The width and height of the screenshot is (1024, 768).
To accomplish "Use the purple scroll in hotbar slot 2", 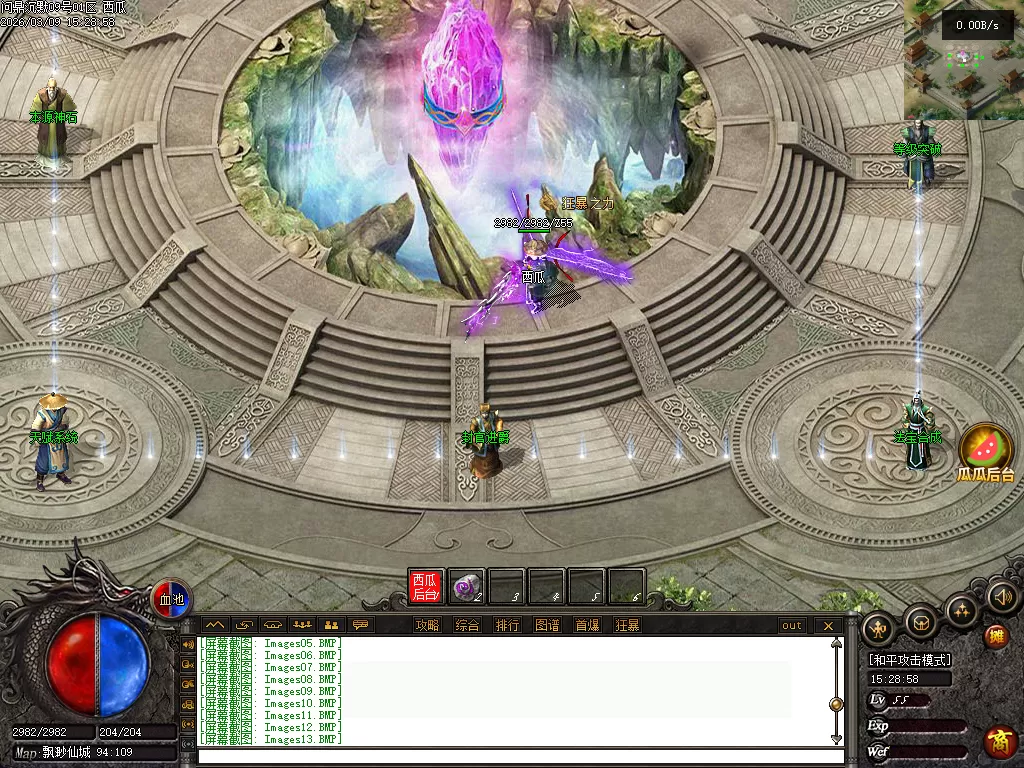I will coord(466,587).
